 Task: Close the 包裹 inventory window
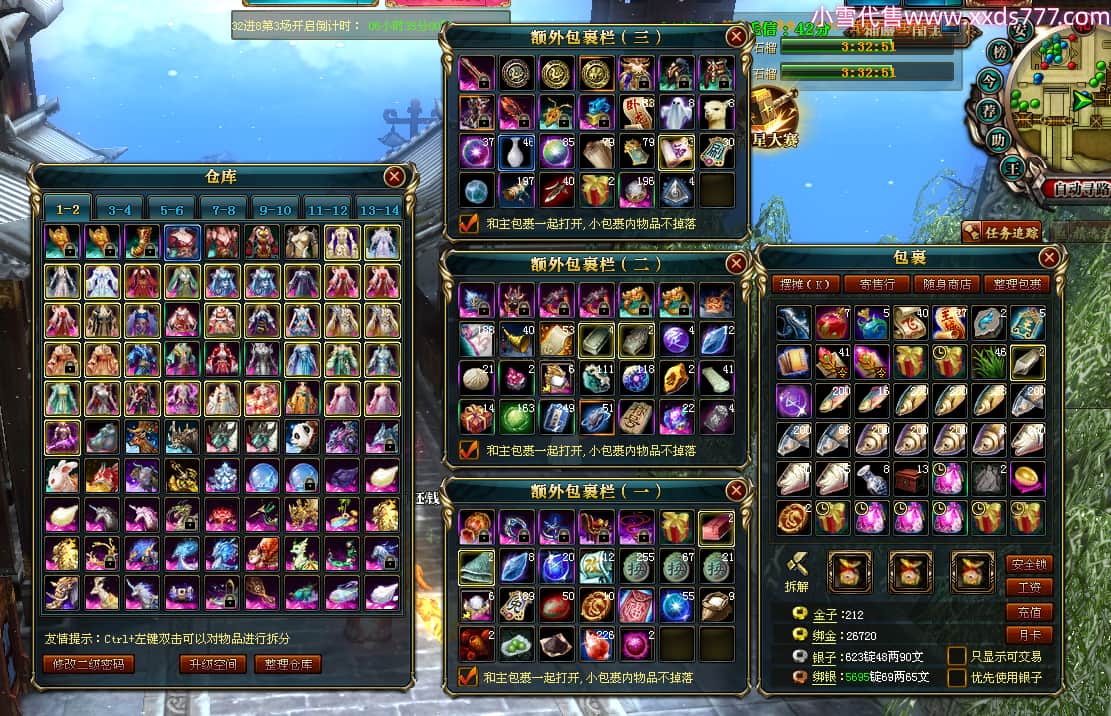[1049, 258]
